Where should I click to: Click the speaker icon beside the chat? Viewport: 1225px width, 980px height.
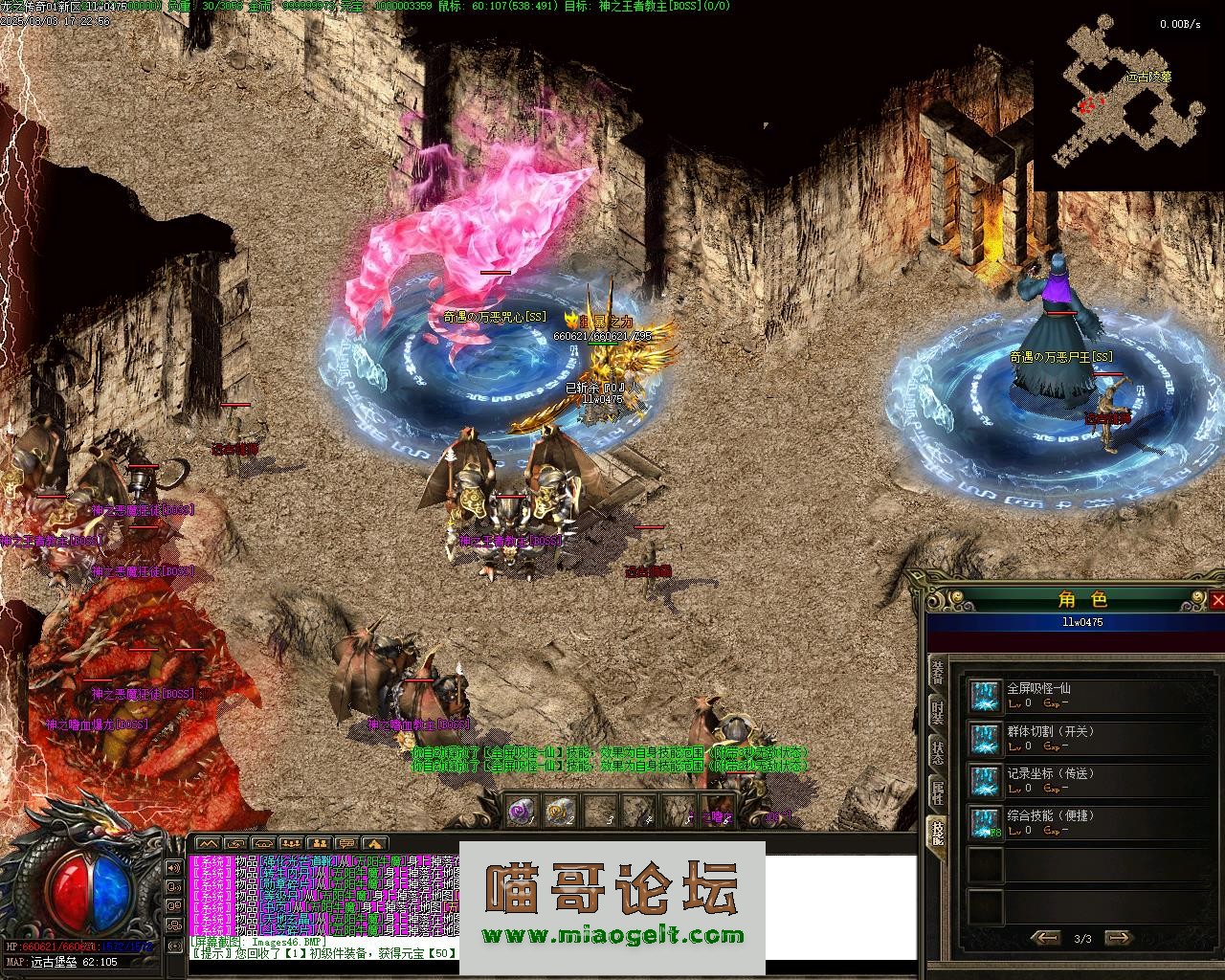(174, 868)
